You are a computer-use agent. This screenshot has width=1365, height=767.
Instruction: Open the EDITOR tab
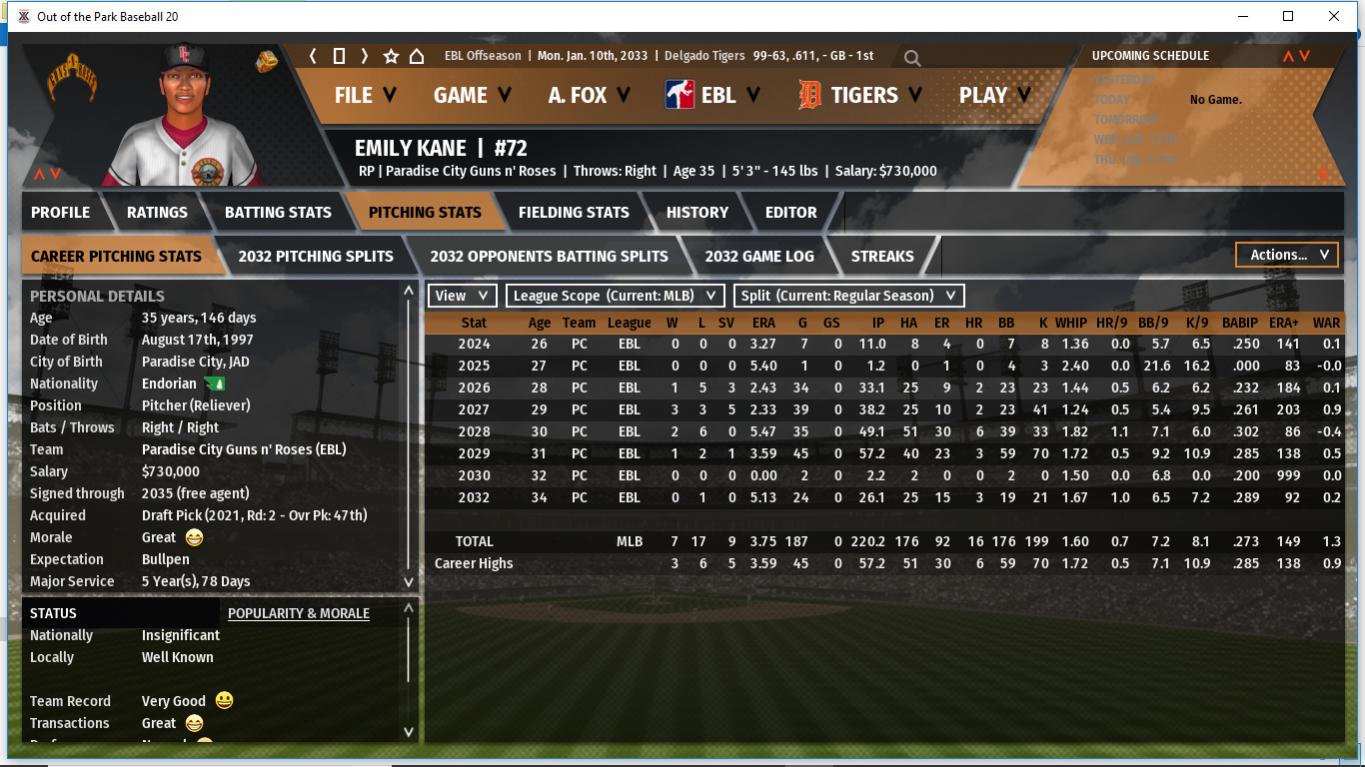coord(791,212)
